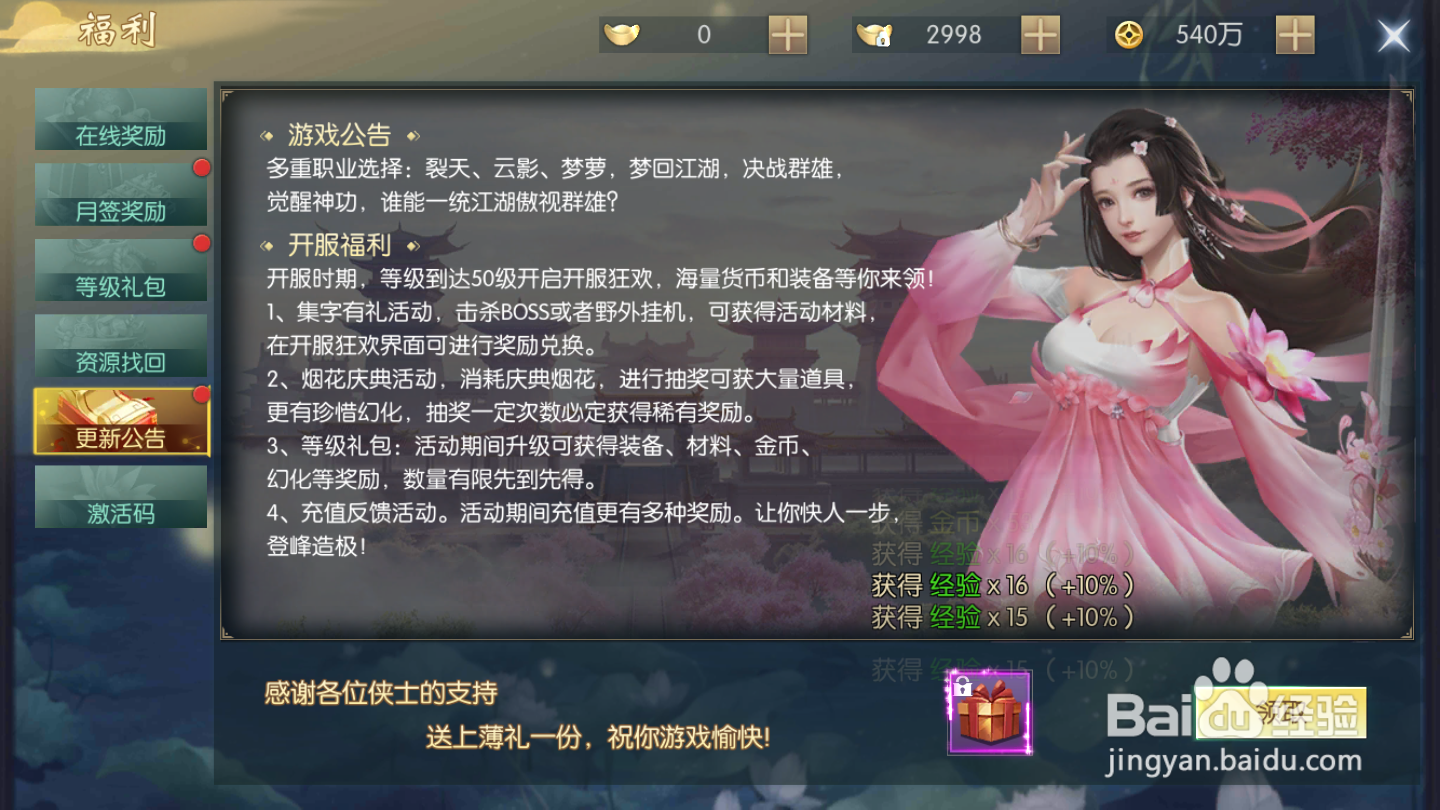
Task: Click the + next to the 2998 silver
Action: click(1041, 34)
